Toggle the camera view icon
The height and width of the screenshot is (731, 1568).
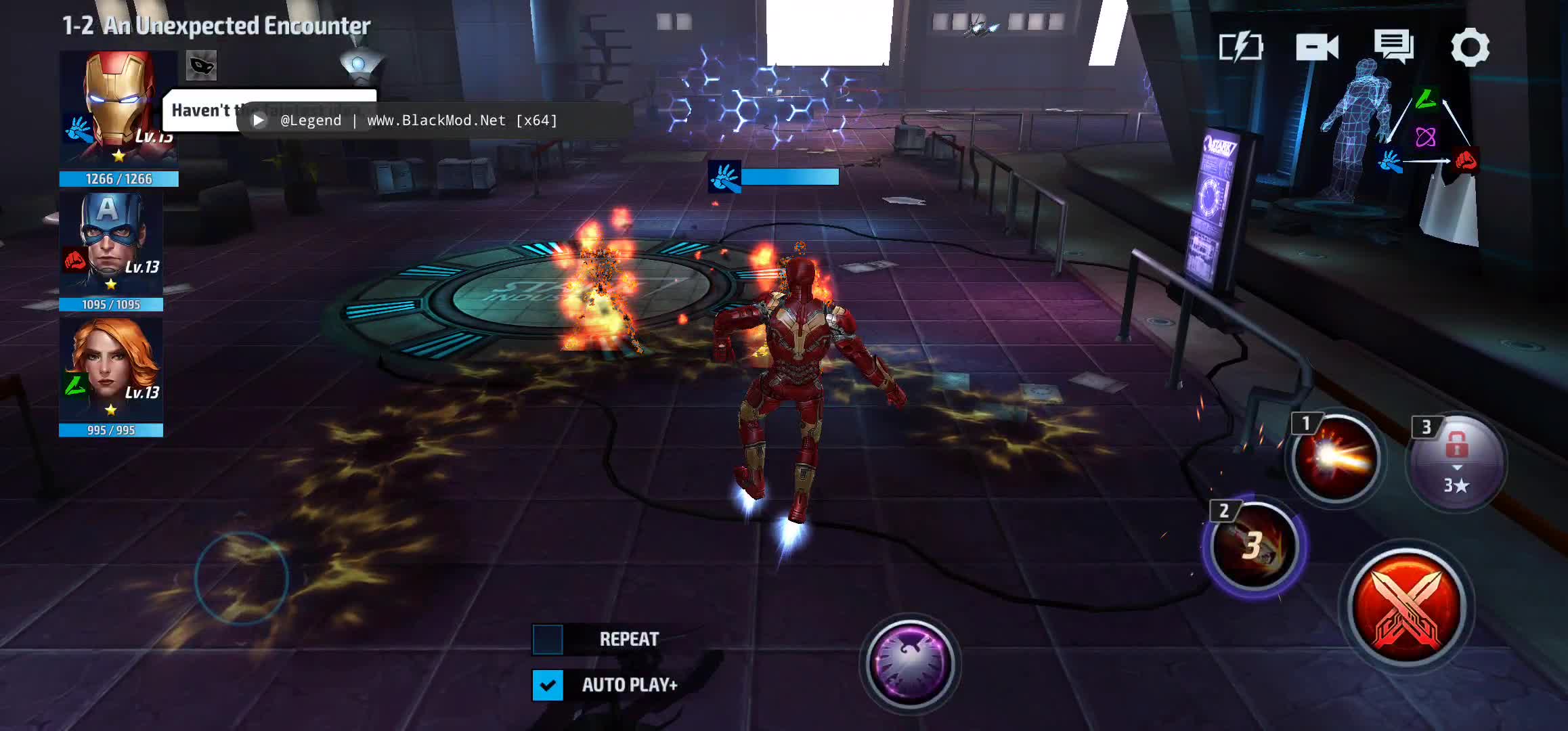(1317, 47)
